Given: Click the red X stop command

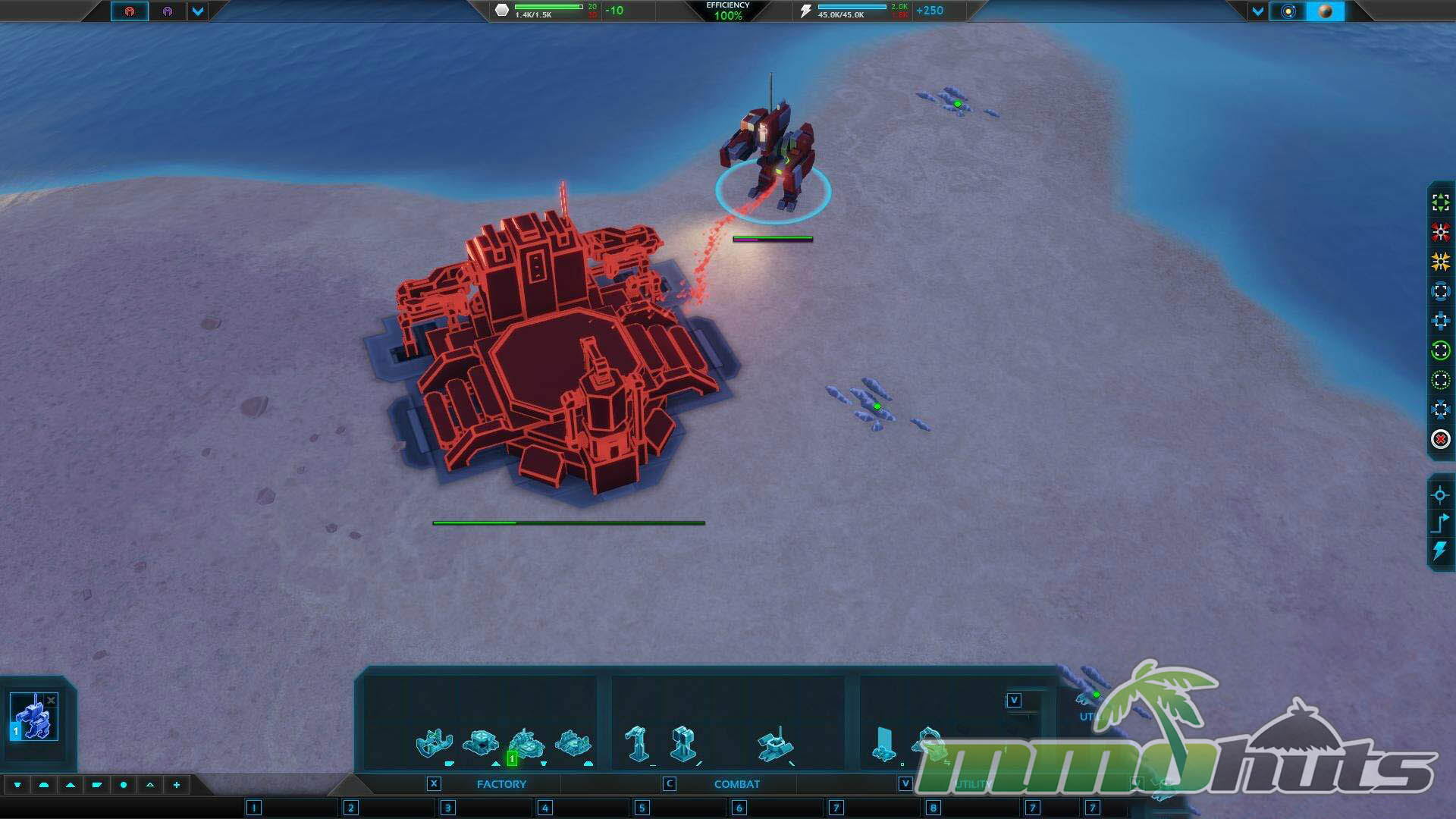Looking at the screenshot, I should coord(1441,439).
